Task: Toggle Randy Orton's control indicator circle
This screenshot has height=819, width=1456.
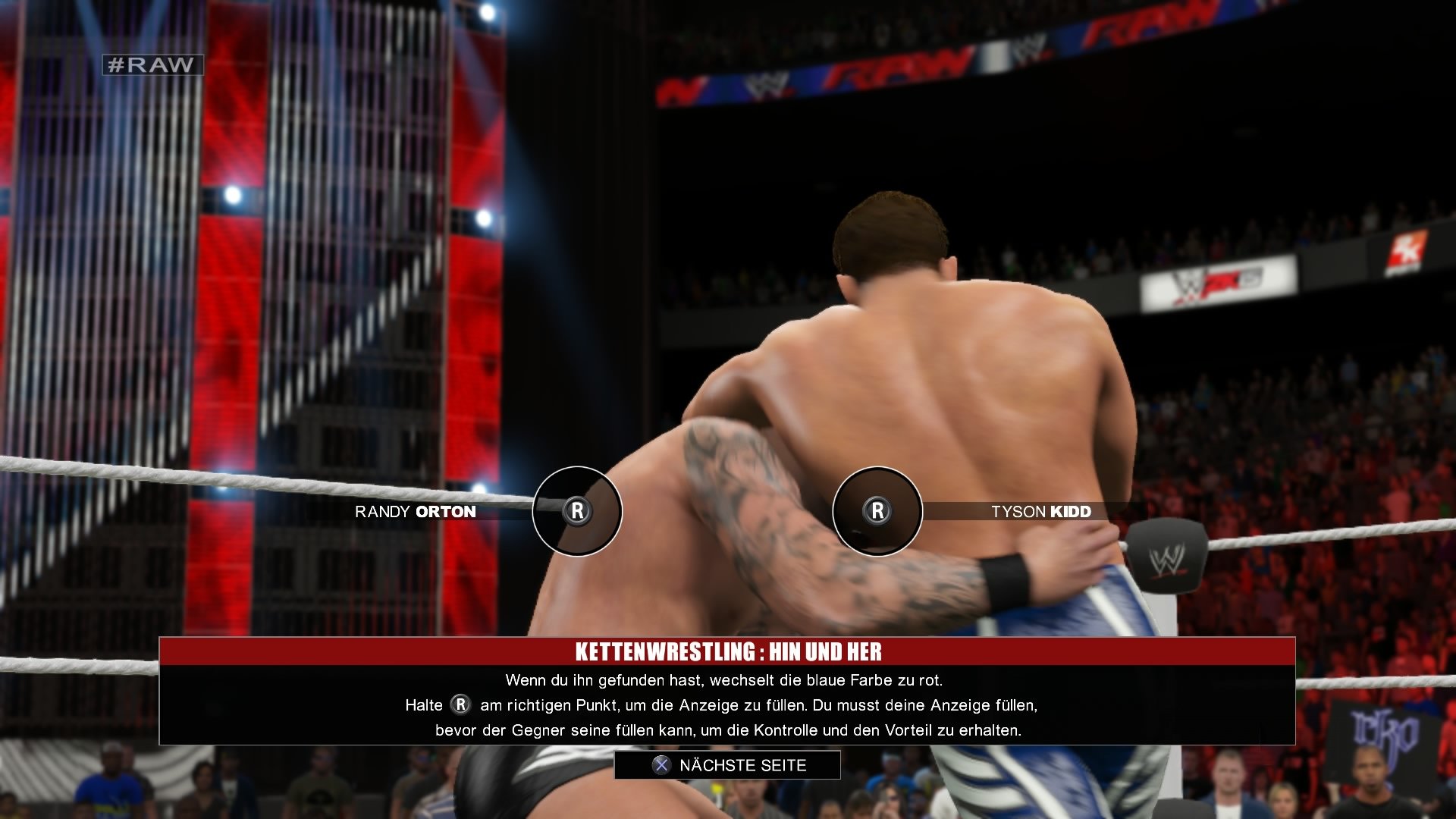Action: [578, 511]
